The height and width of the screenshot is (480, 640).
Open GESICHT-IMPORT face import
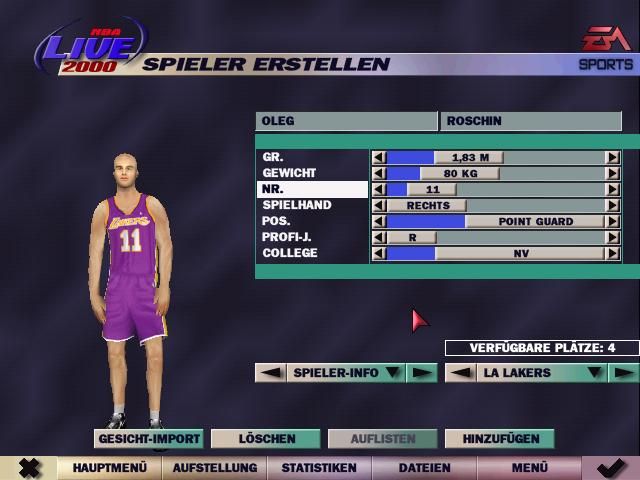[x=149, y=438]
